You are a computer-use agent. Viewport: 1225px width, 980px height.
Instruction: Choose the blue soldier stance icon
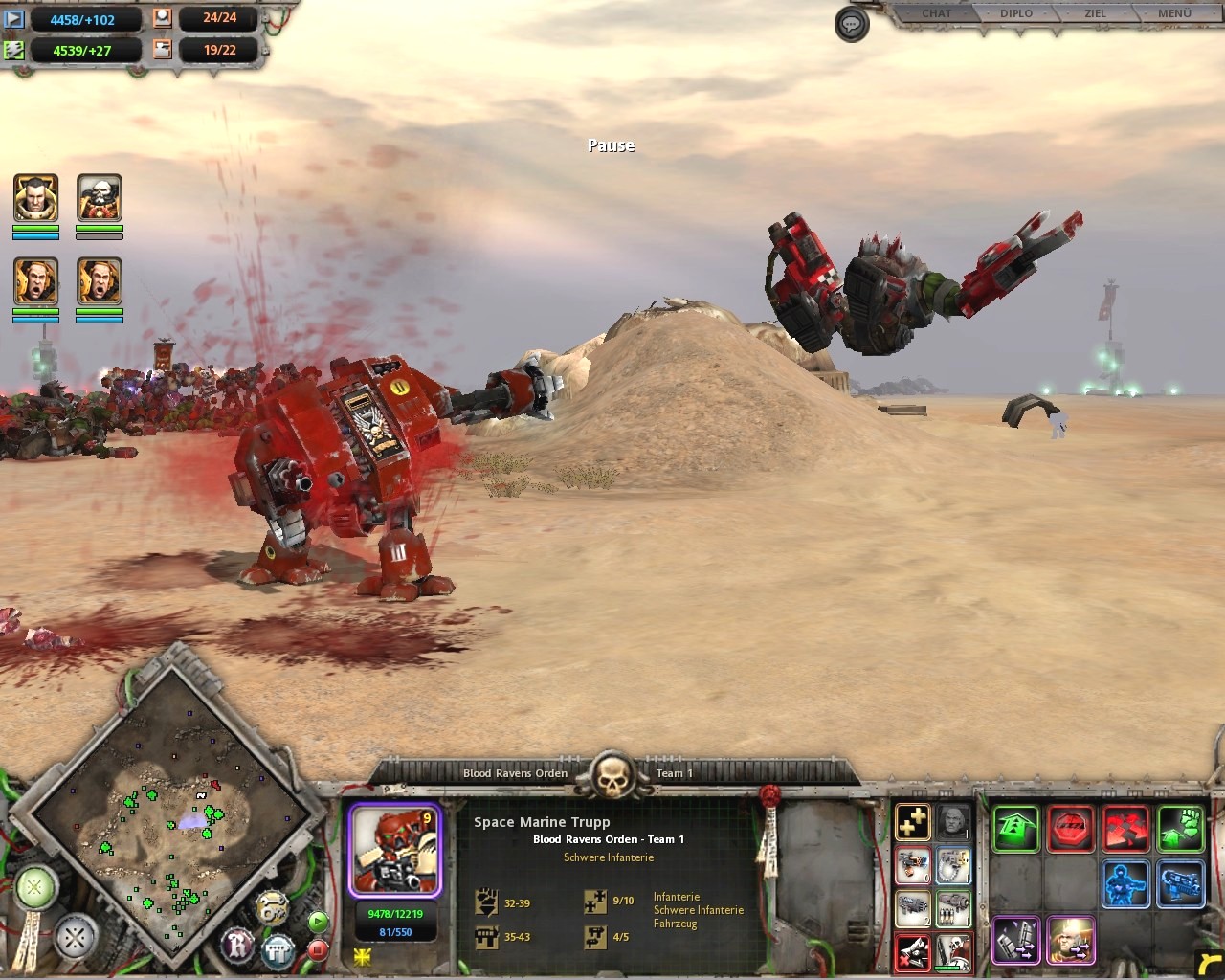(x=1125, y=883)
